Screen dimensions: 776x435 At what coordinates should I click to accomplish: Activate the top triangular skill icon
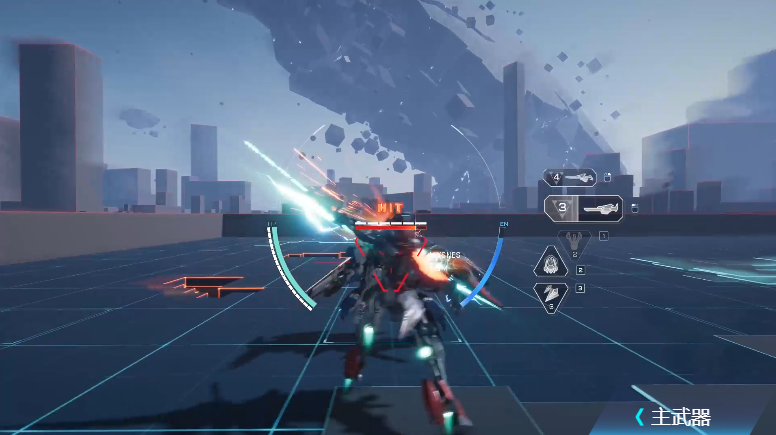[574, 239]
